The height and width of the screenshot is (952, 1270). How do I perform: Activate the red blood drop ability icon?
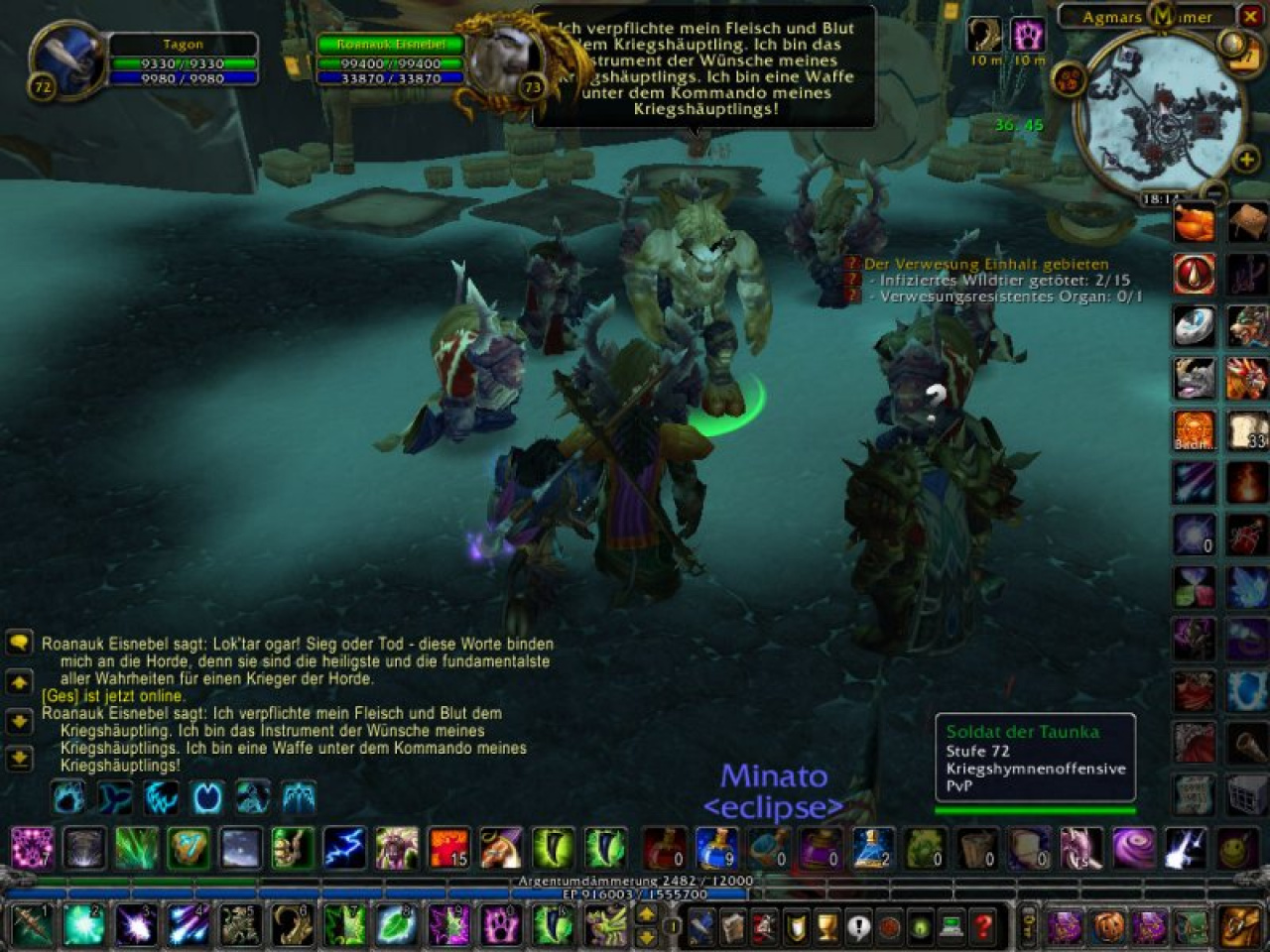[x=1194, y=274]
